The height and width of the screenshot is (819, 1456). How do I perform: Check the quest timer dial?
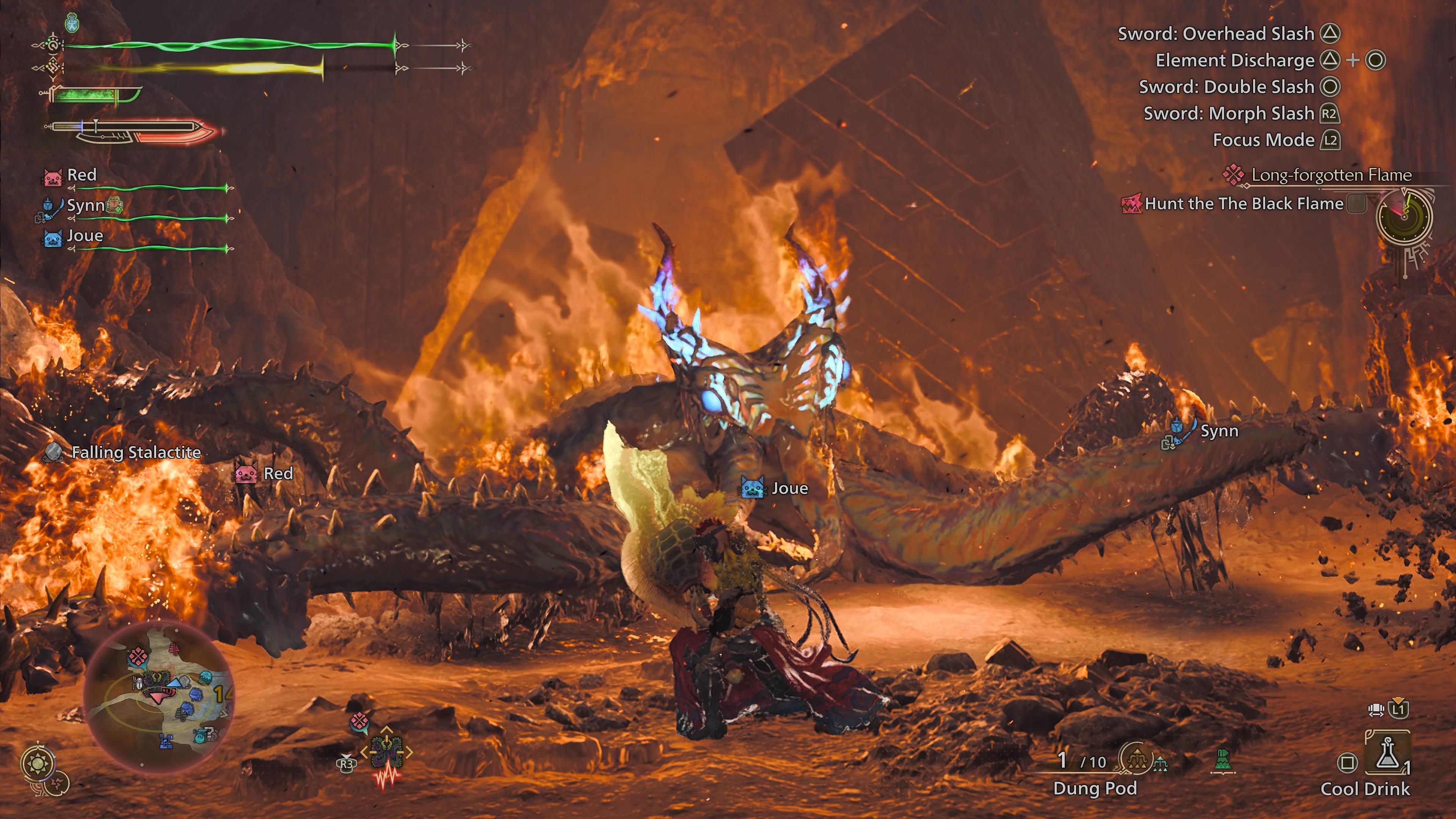click(1404, 217)
